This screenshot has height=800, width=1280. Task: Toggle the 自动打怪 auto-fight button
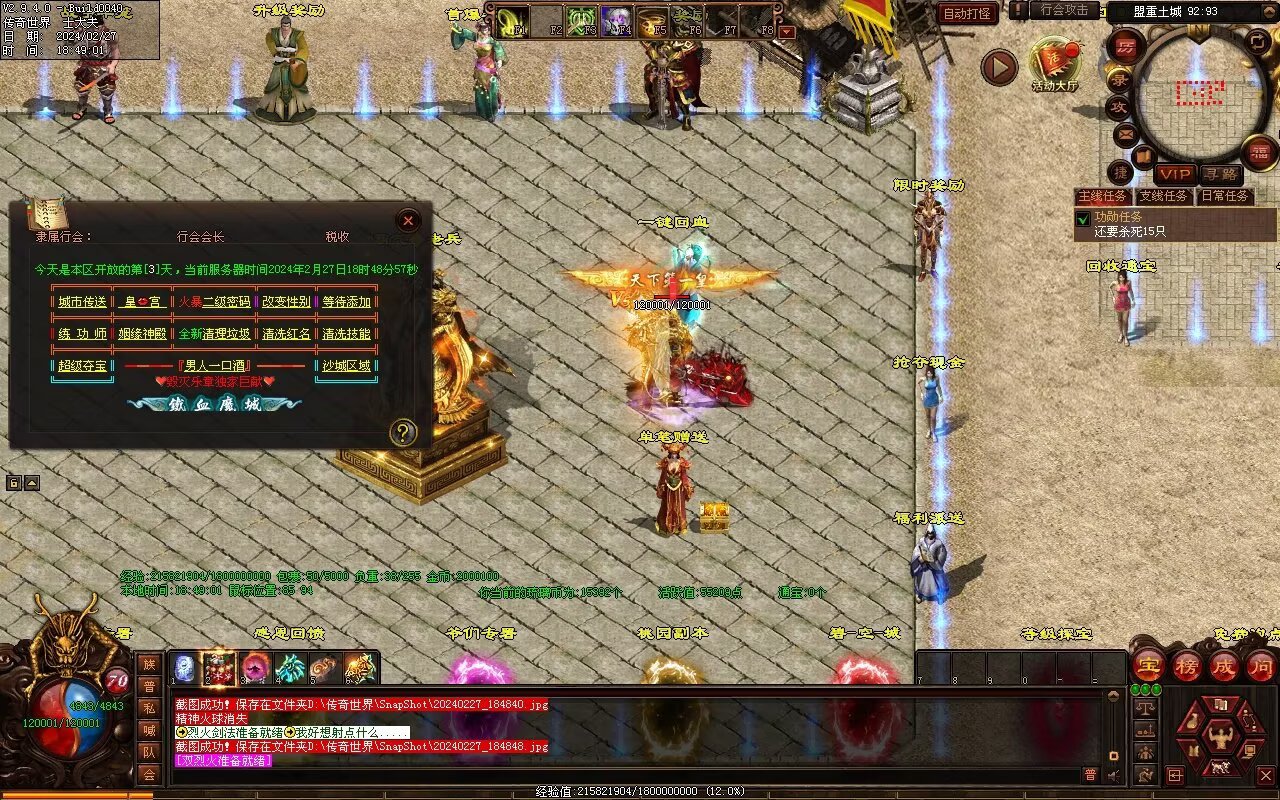(967, 13)
